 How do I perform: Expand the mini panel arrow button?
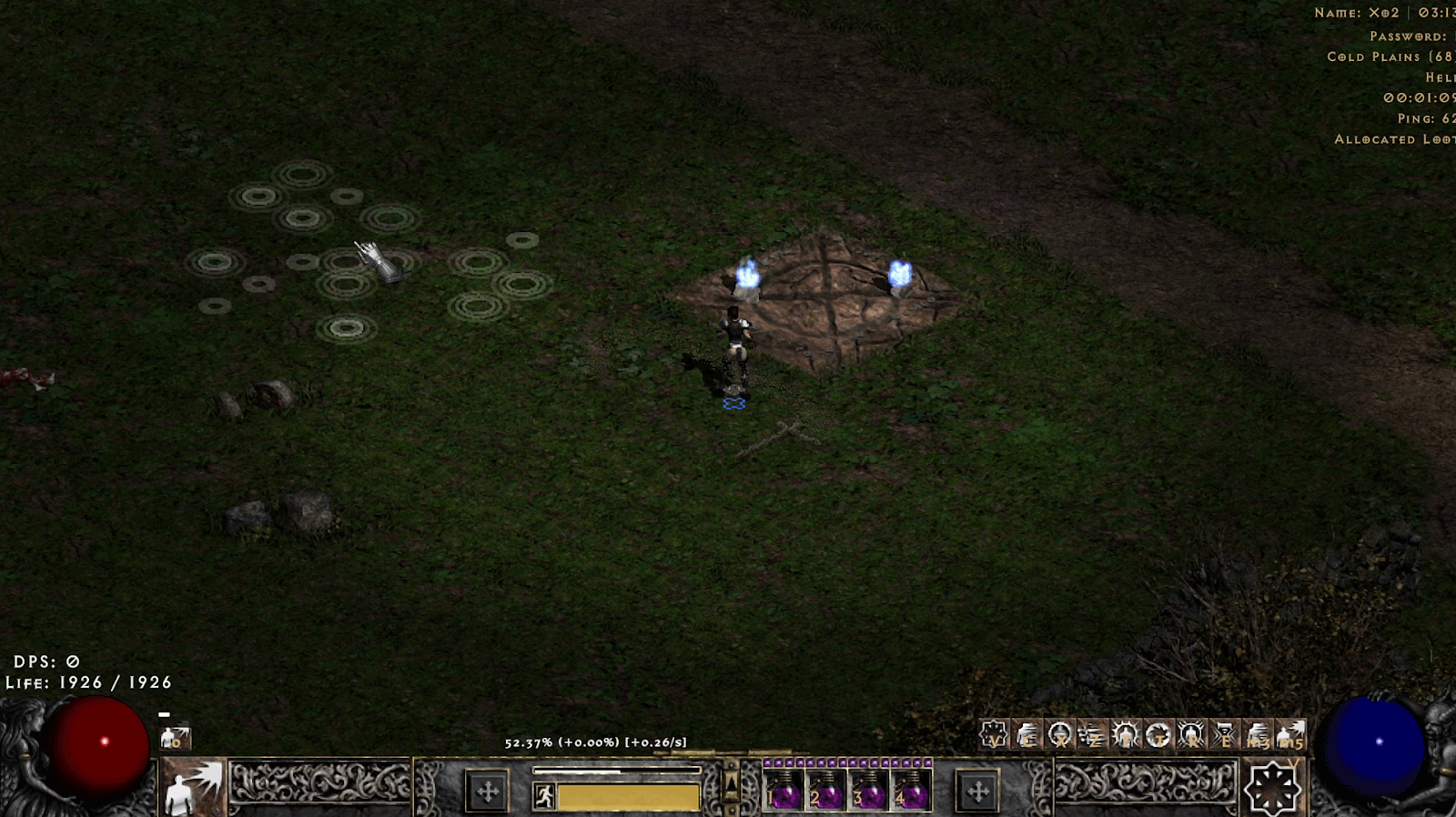coord(731,782)
